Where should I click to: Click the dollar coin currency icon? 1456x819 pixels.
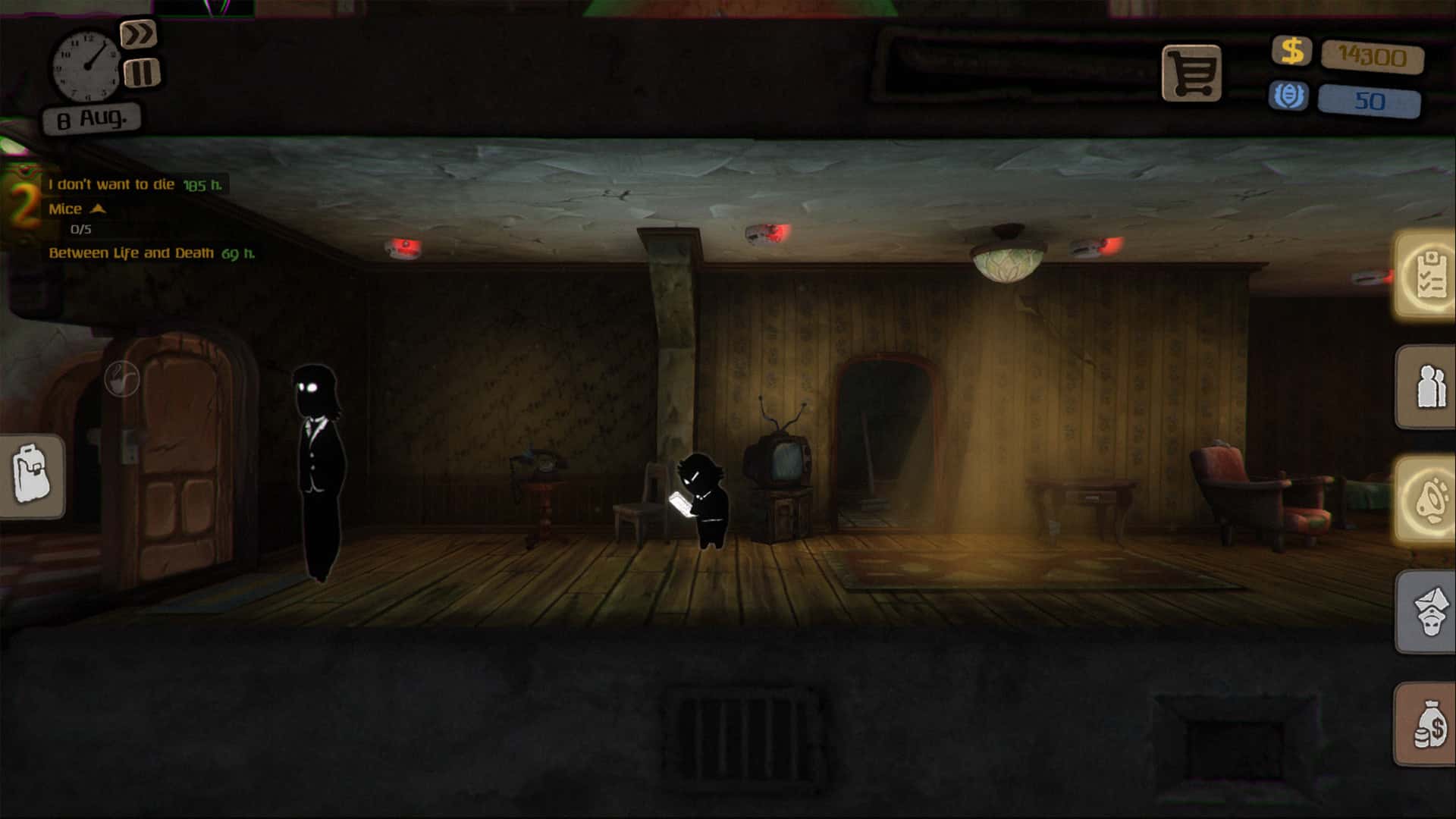pos(1292,52)
